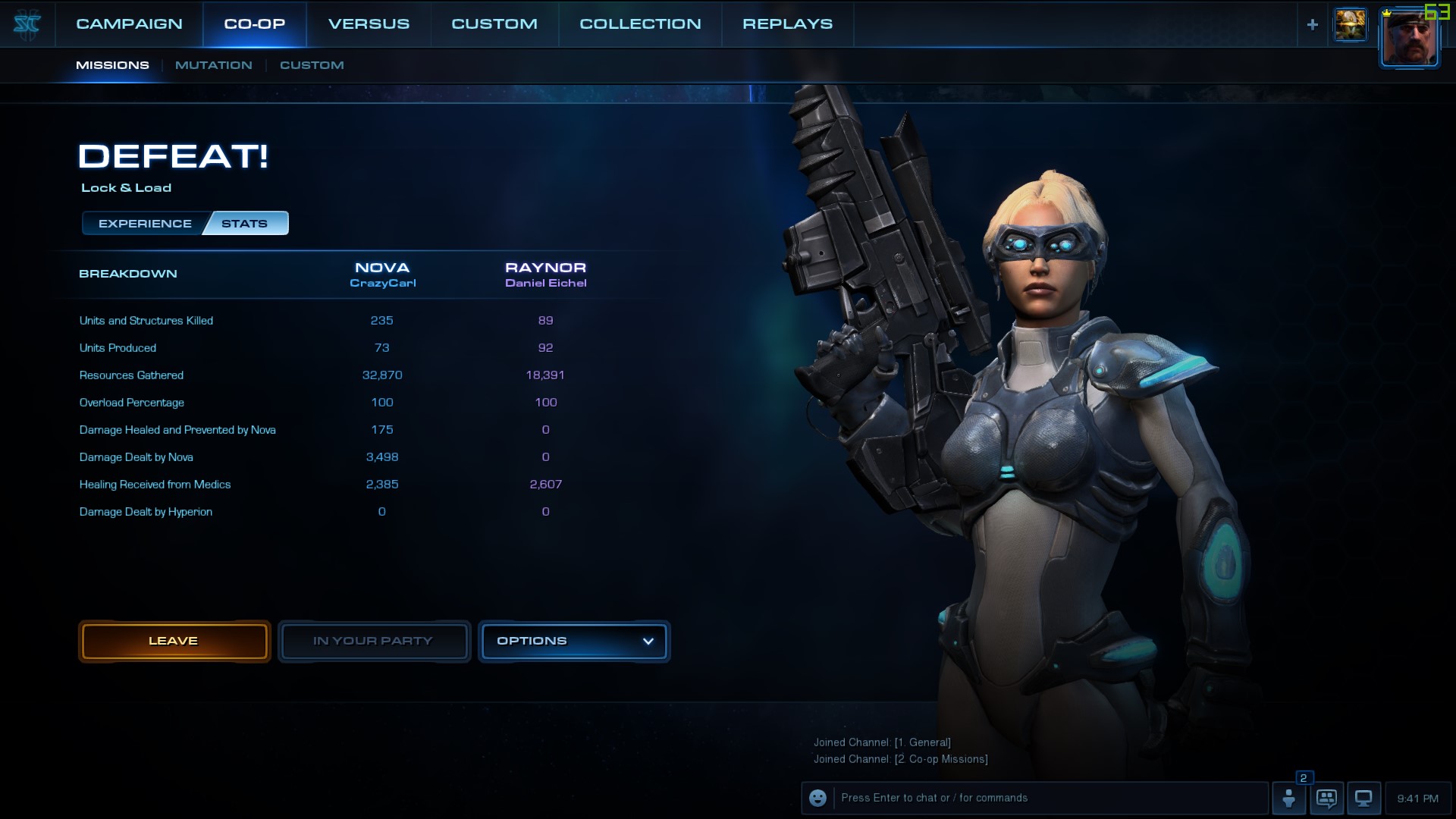Click the monitor icon beside the clock

click(1363, 799)
